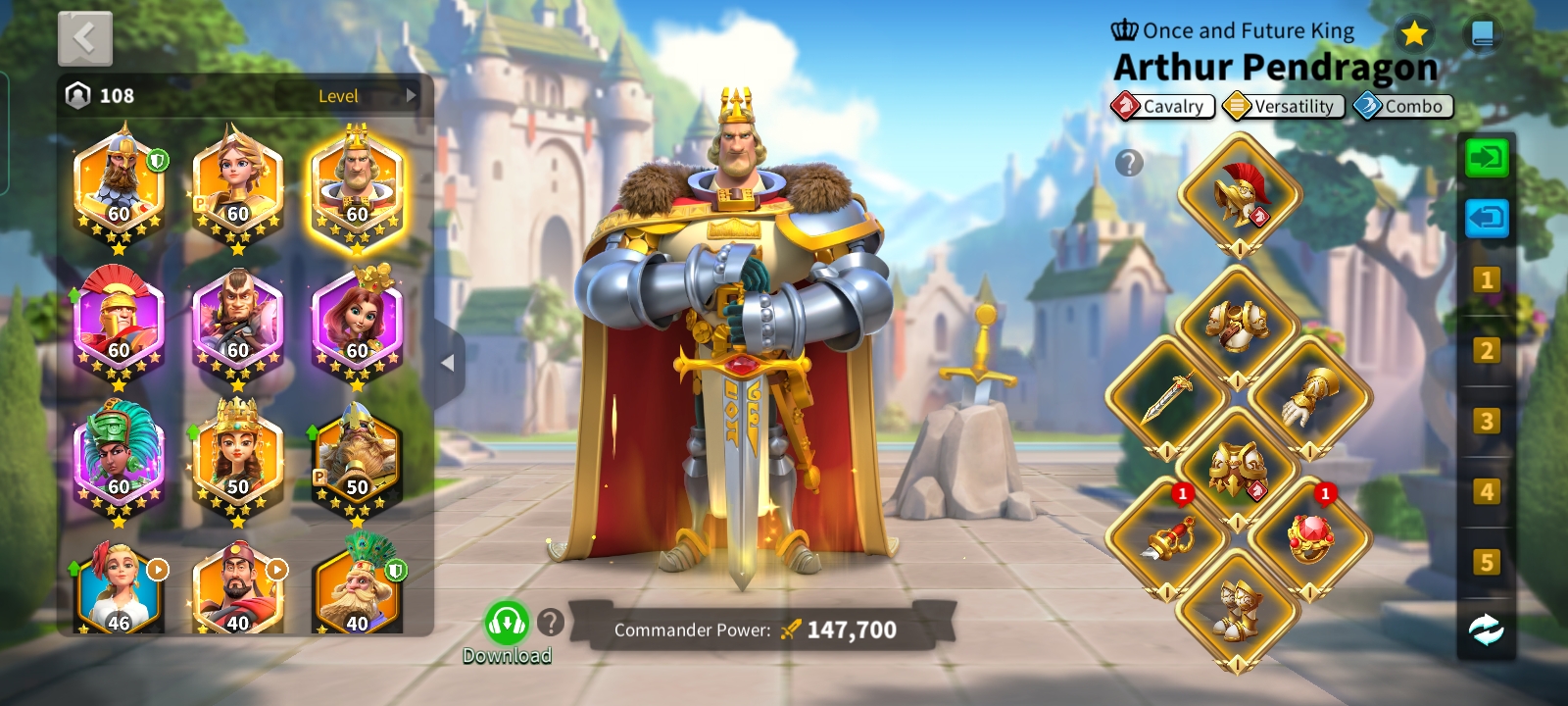
Task: Switch to equipment preset 3
Action: [1486, 422]
